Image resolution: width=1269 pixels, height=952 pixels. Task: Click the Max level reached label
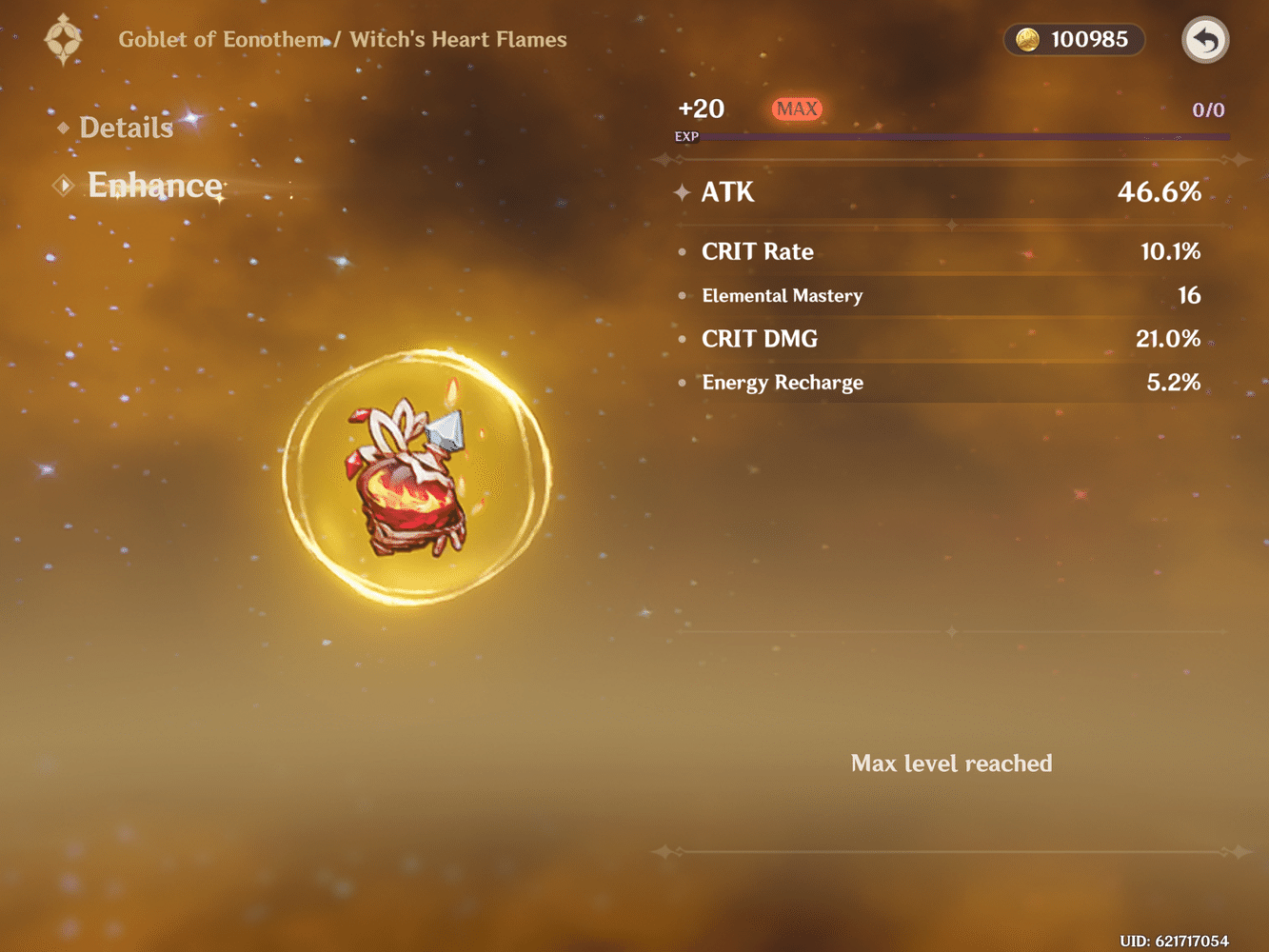pyautogui.click(x=951, y=763)
